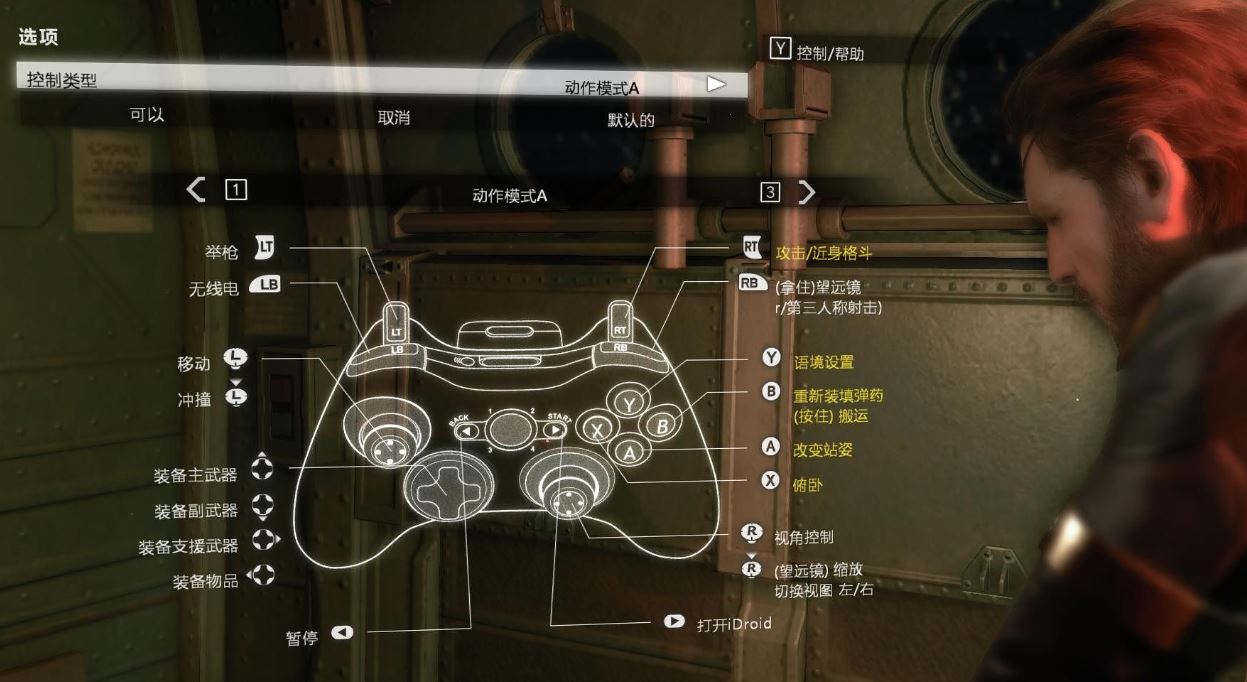Click the right arrow beside 动作模式A
This screenshot has width=1247, height=682.
coord(715,84)
